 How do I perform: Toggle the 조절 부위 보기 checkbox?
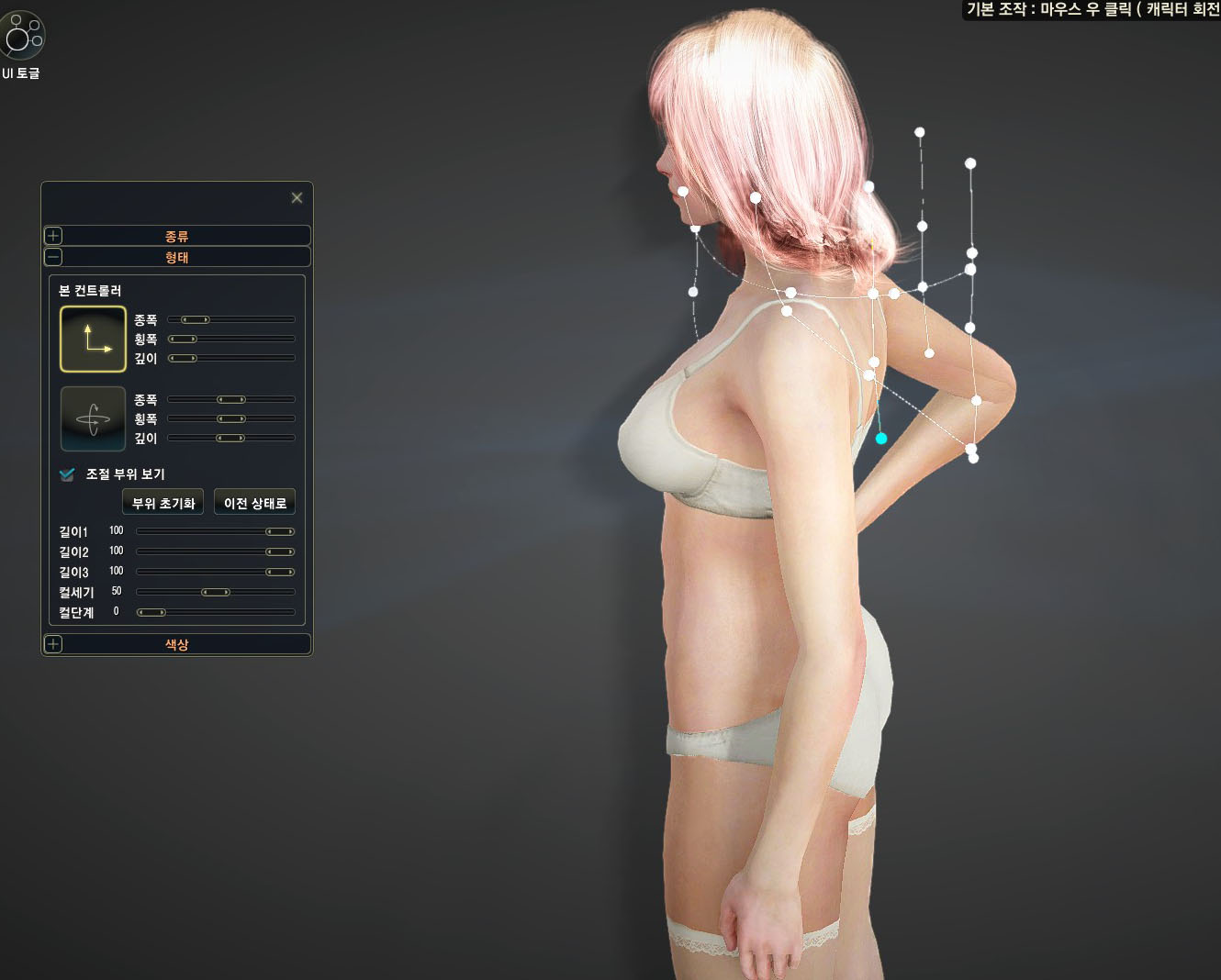67,474
